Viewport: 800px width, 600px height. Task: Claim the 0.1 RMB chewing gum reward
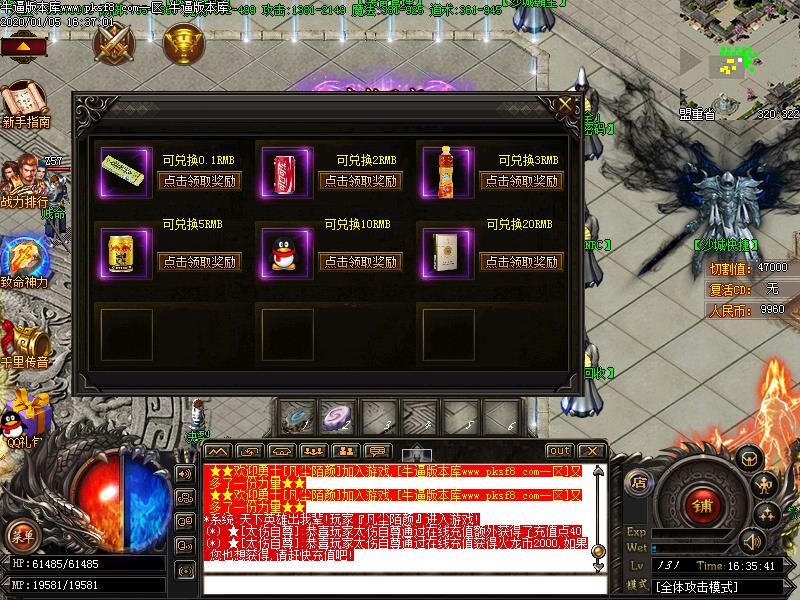(x=199, y=181)
